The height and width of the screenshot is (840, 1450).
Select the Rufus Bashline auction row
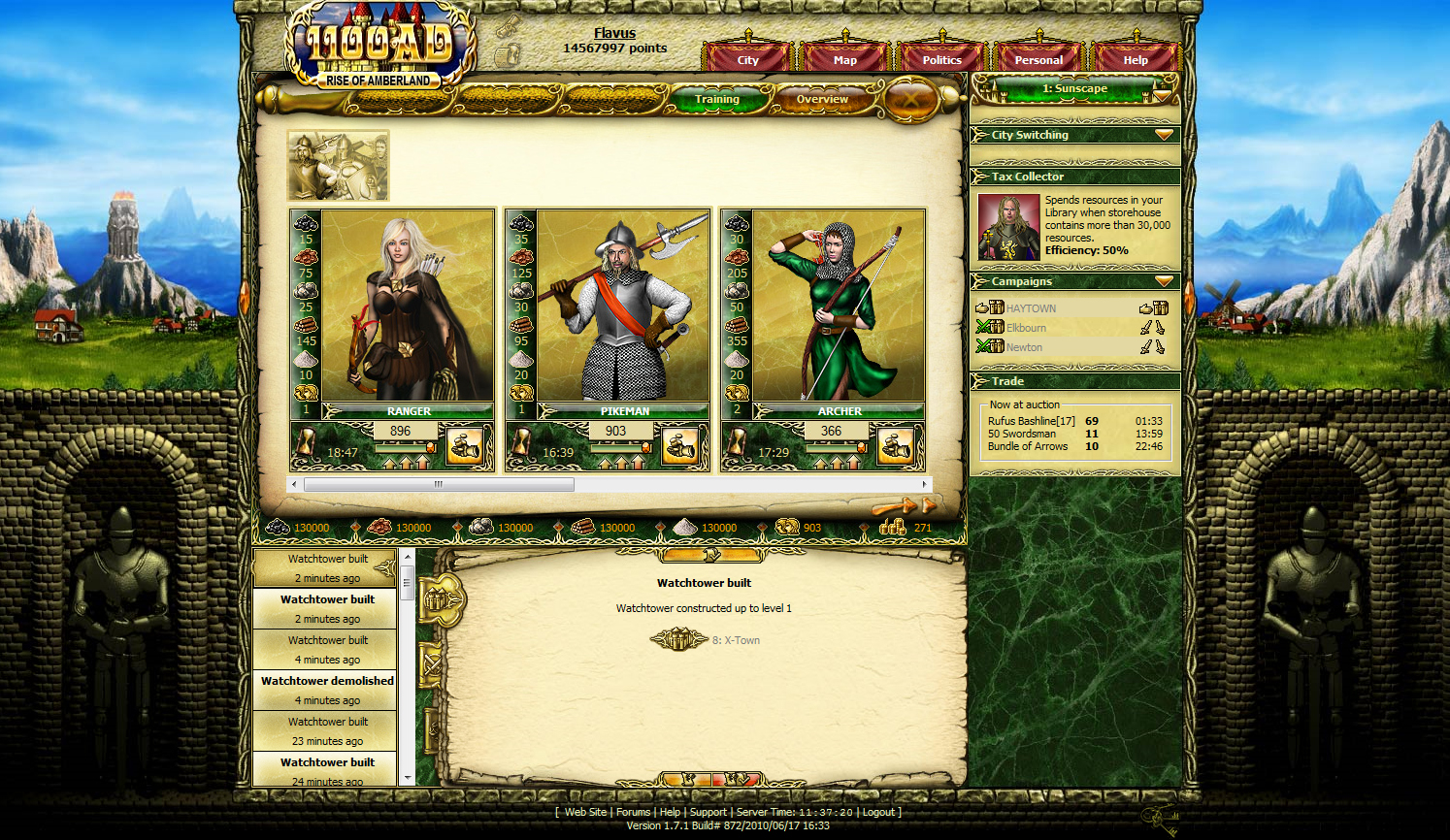pyautogui.click(x=1031, y=421)
